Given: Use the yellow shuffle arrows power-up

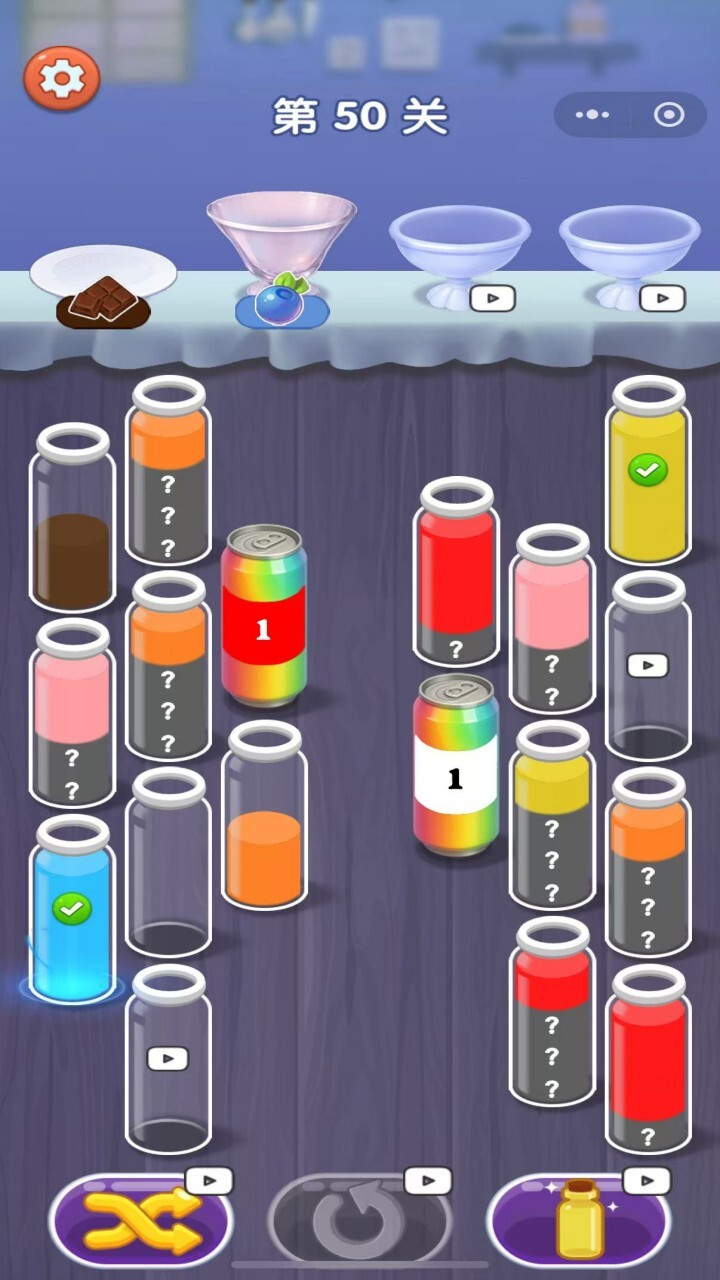Looking at the screenshot, I should [141, 1221].
